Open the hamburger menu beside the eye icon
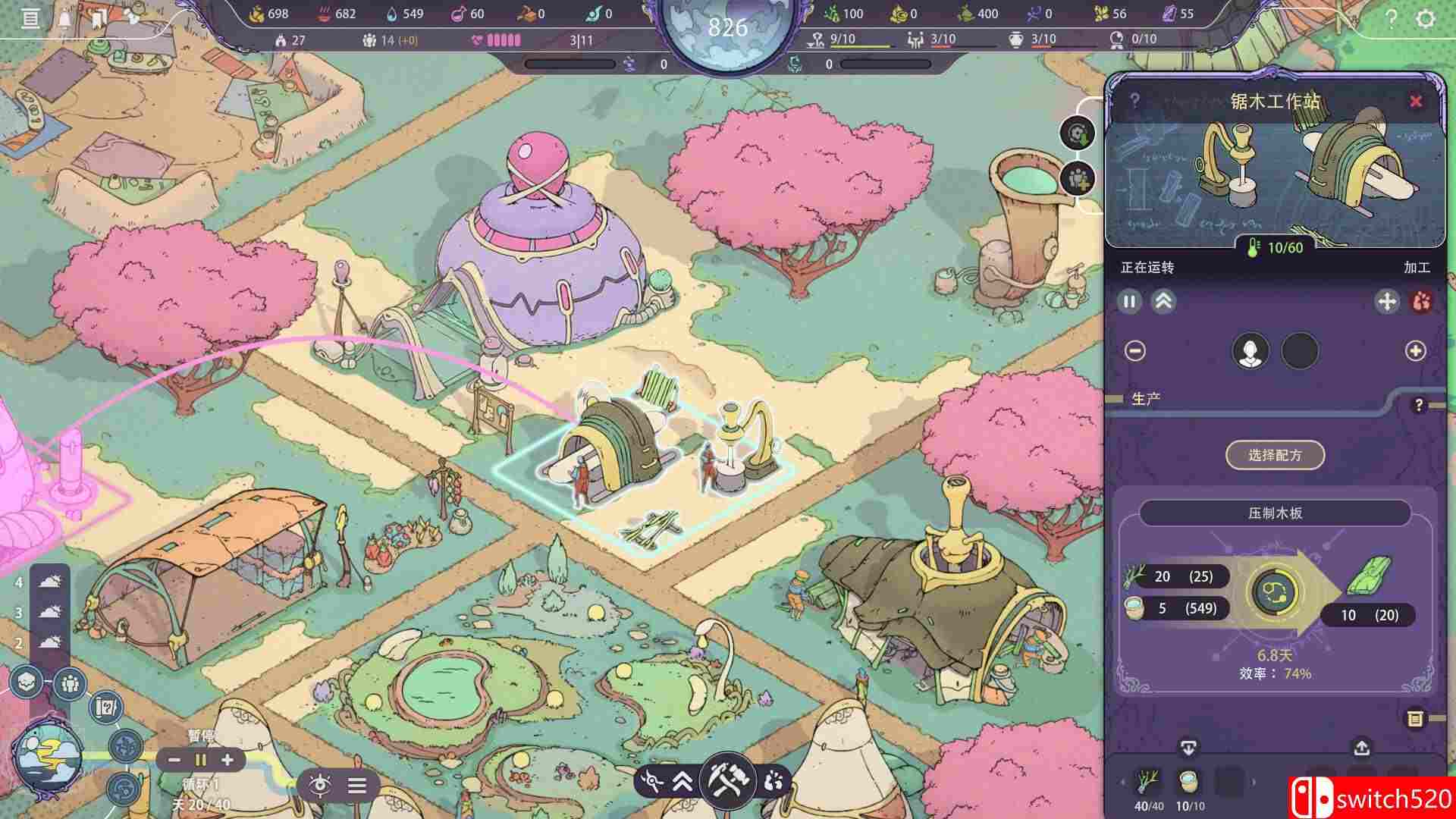This screenshot has height=819, width=1456. [x=356, y=786]
